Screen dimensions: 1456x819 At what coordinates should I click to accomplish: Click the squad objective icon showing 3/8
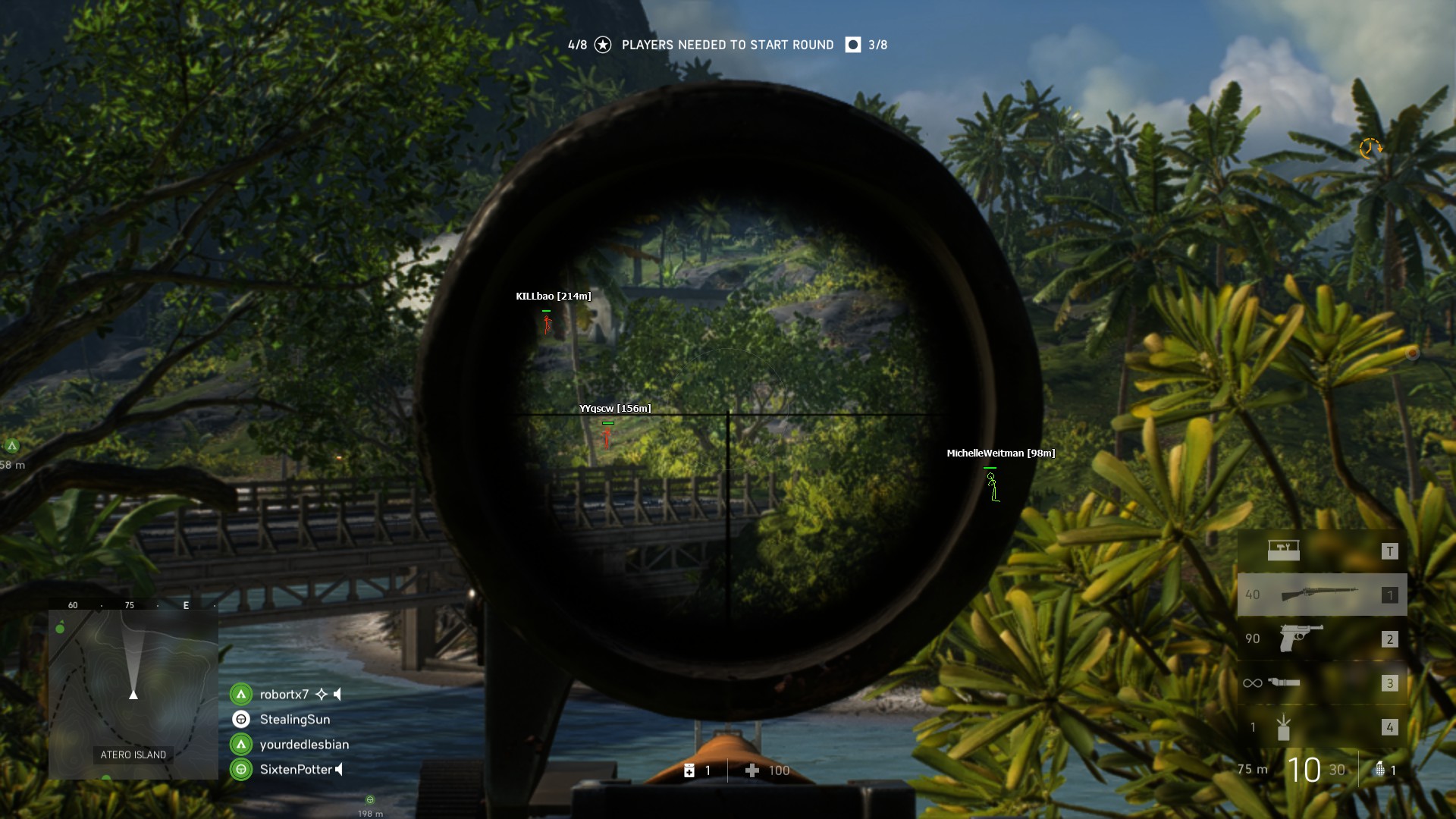coord(852,45)
